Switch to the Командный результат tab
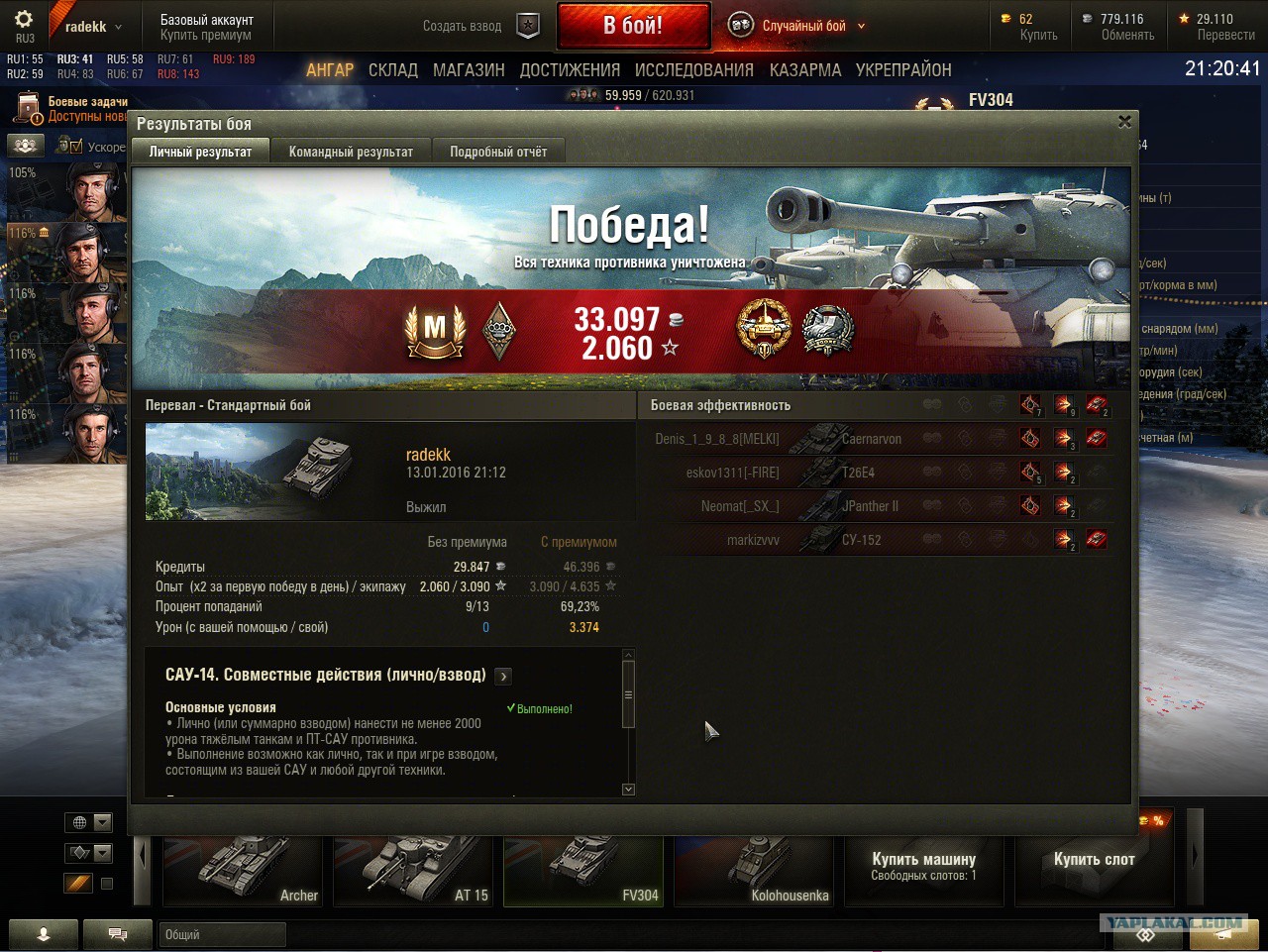1268x952 pixels. click(351, 152)
